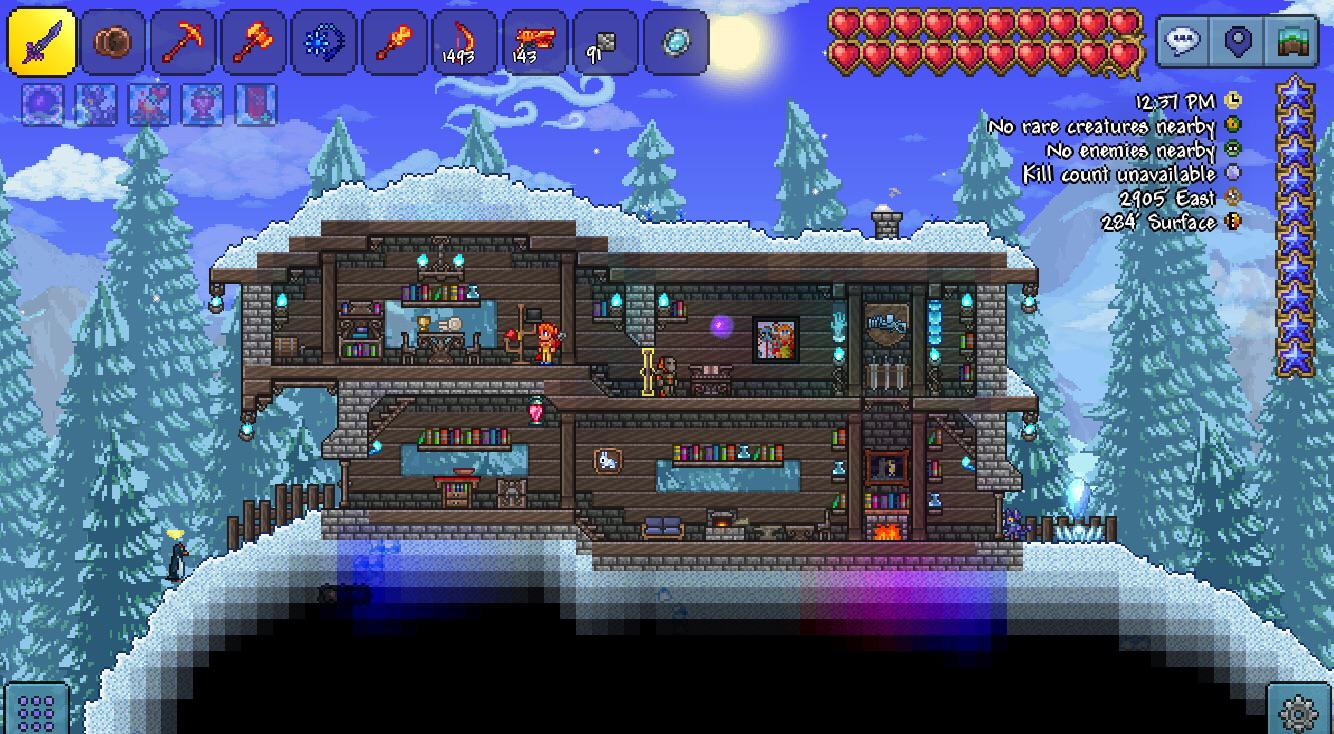
Task: Select the boomerang showing 1493 count
Action: coord(461,42)
